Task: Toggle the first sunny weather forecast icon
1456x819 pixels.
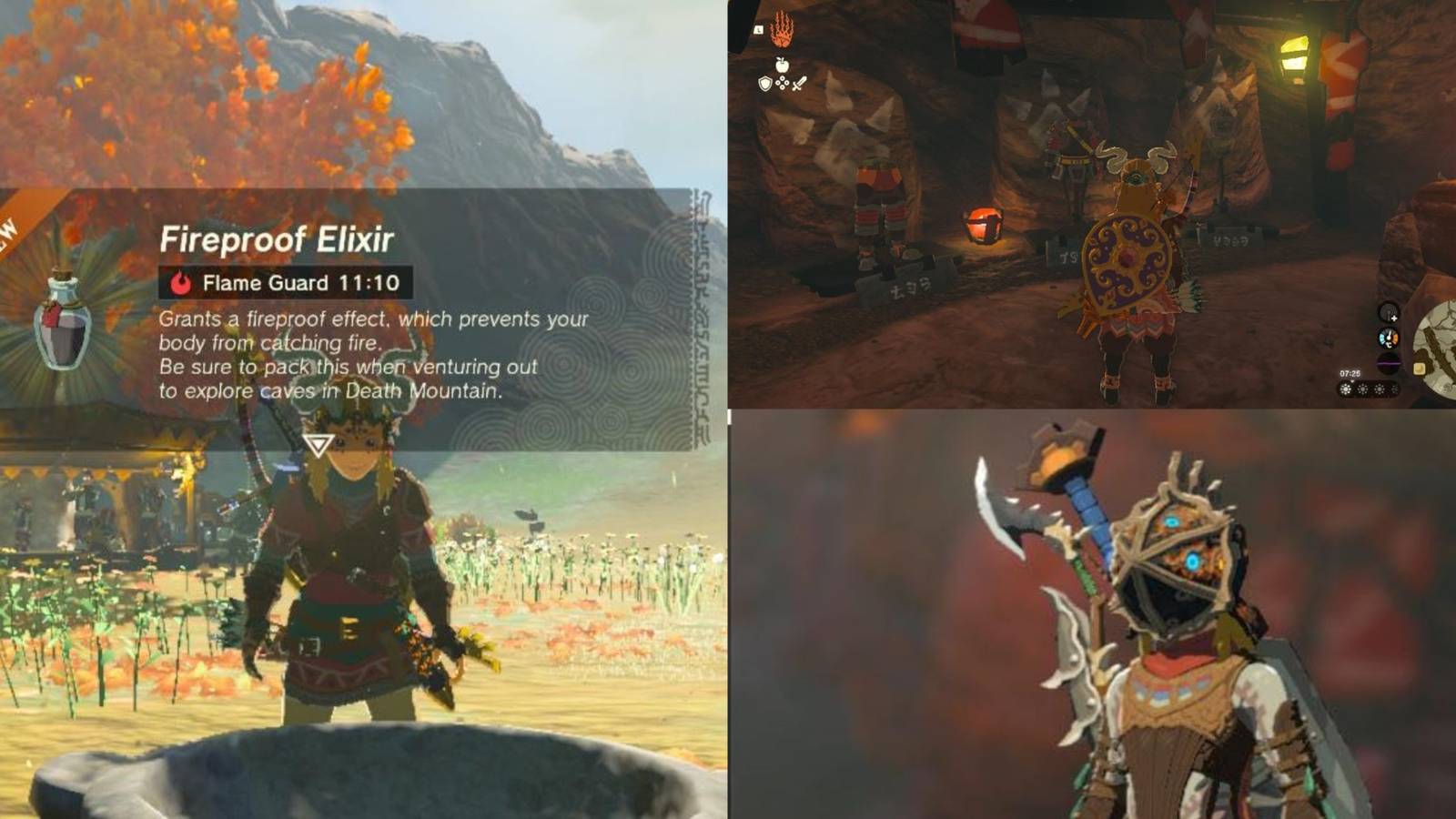Action: (1346, 389)
